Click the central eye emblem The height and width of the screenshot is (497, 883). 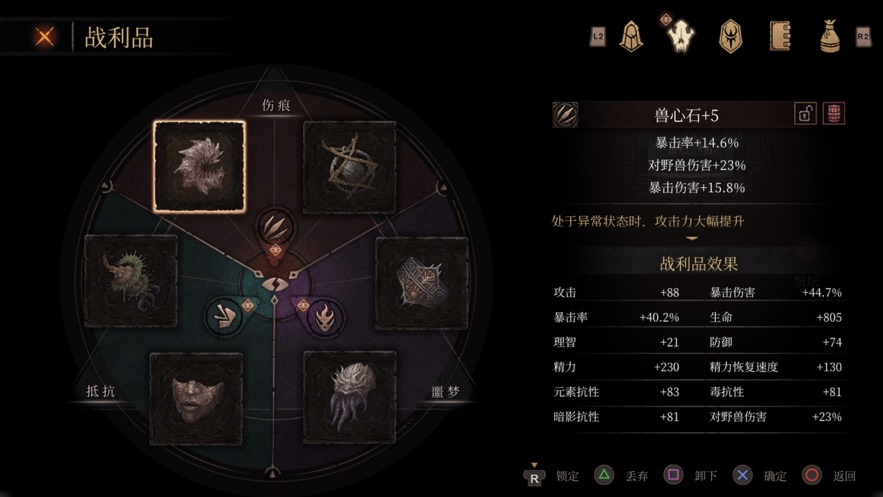pyautogui.click(x=271, y=284)
